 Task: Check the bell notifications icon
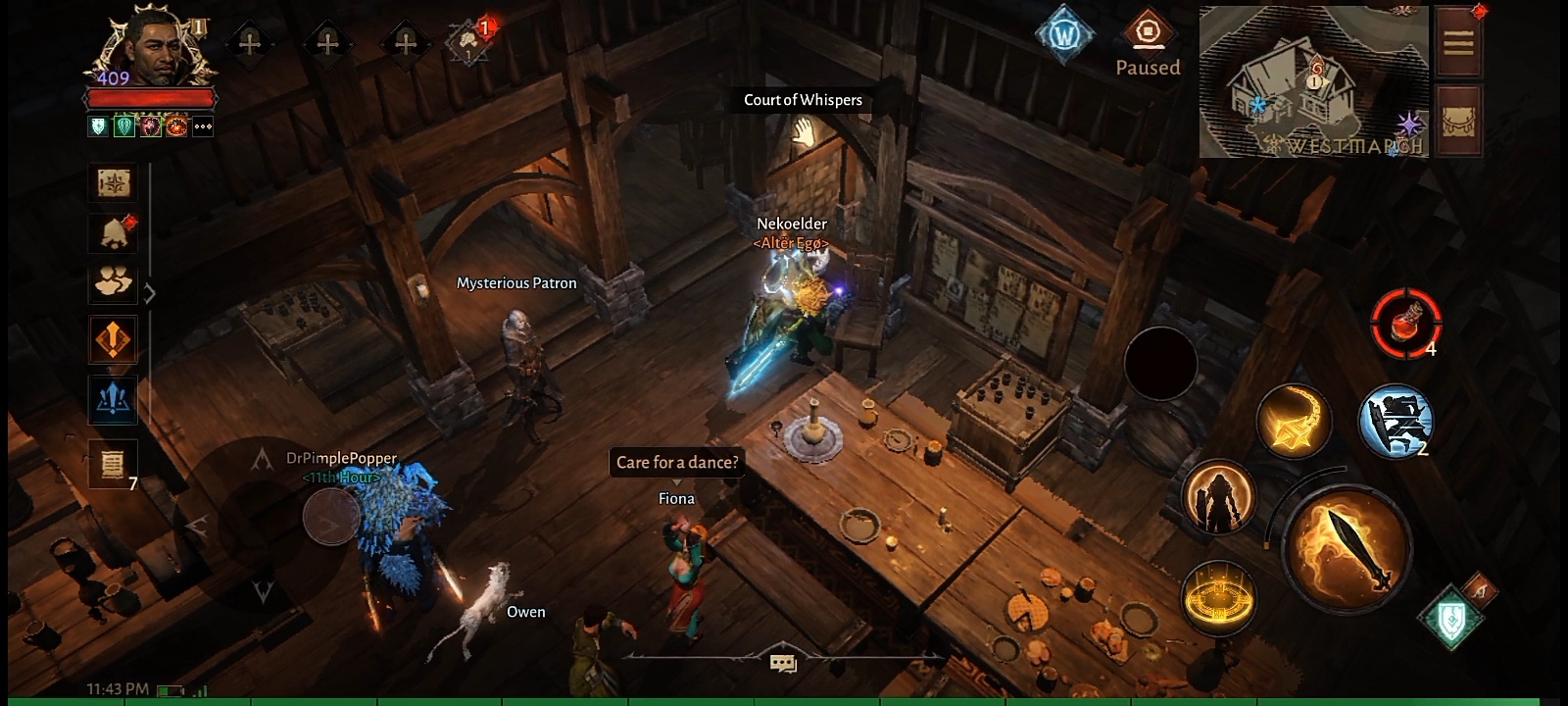tap(113, 233)
